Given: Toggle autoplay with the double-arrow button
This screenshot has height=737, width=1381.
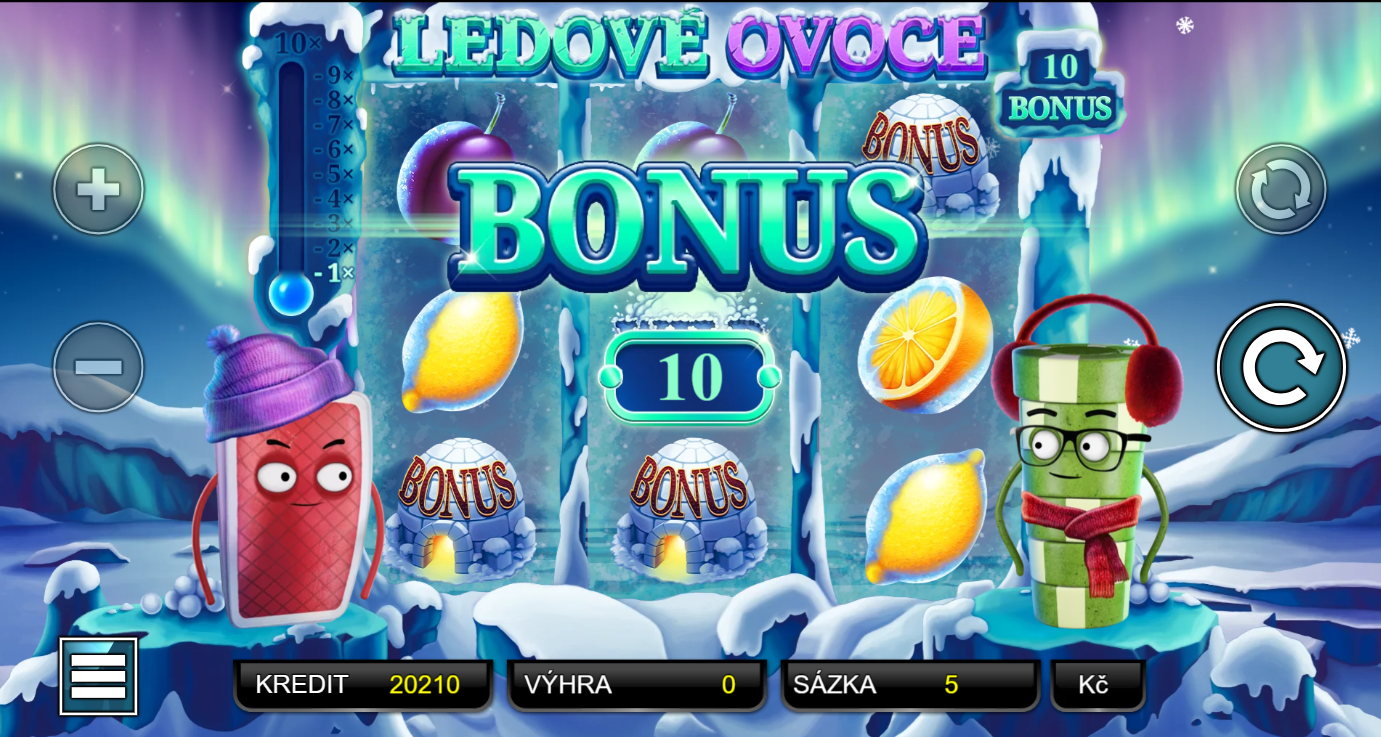Looking at the screenshot, I should pos(1281,189).
